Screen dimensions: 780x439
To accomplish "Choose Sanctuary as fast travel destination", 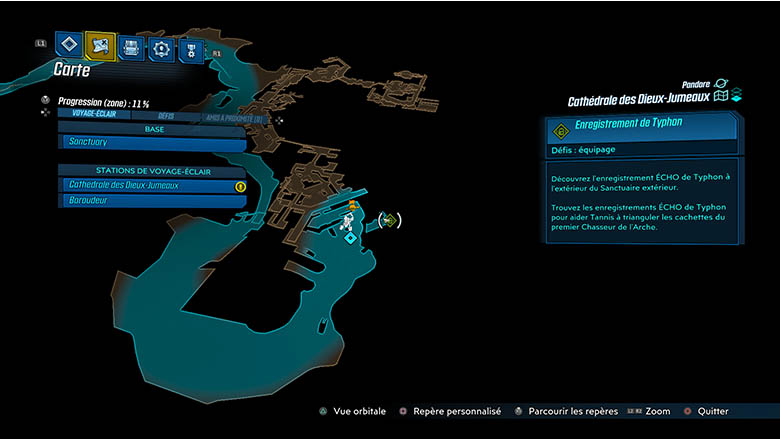I will coord(152,144).
